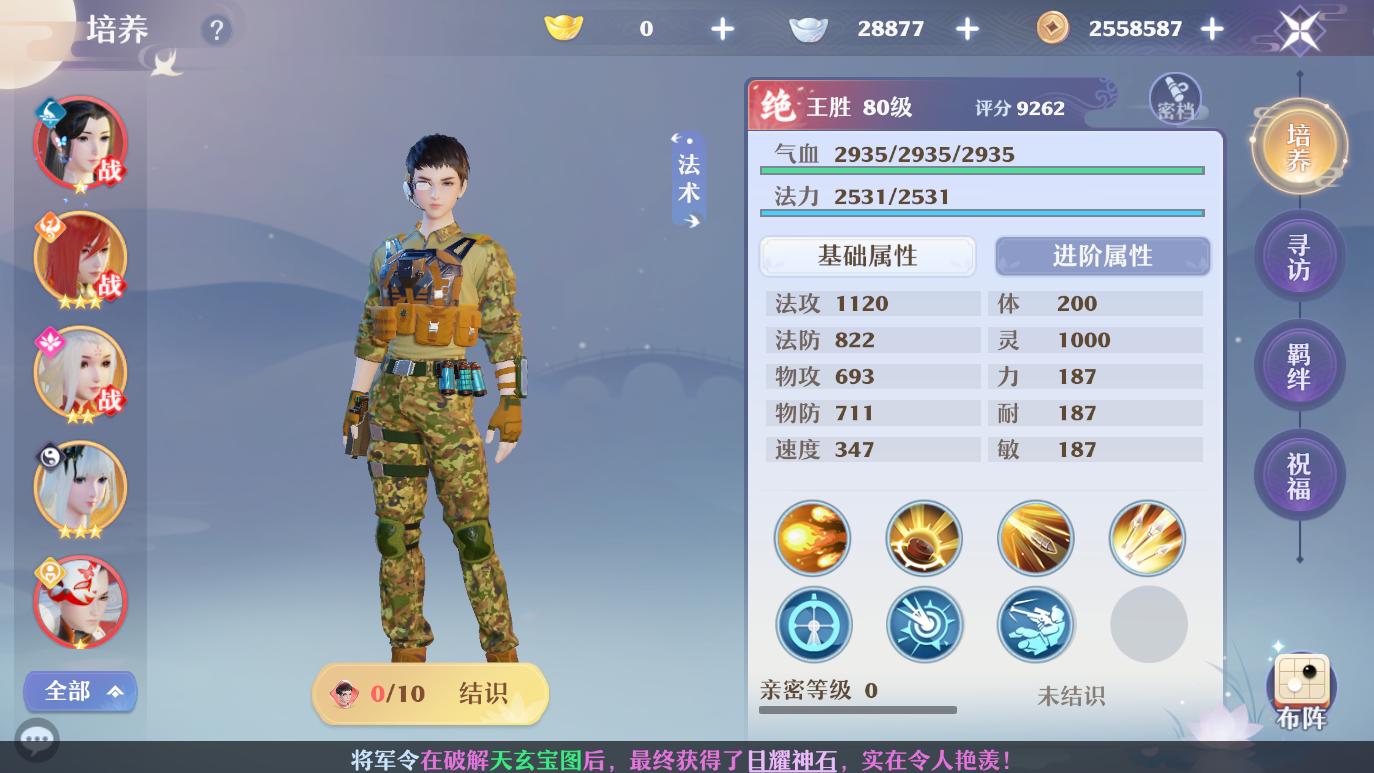
Task: Select the white-haired companion portrait
Action: click(x=80, y=487)
